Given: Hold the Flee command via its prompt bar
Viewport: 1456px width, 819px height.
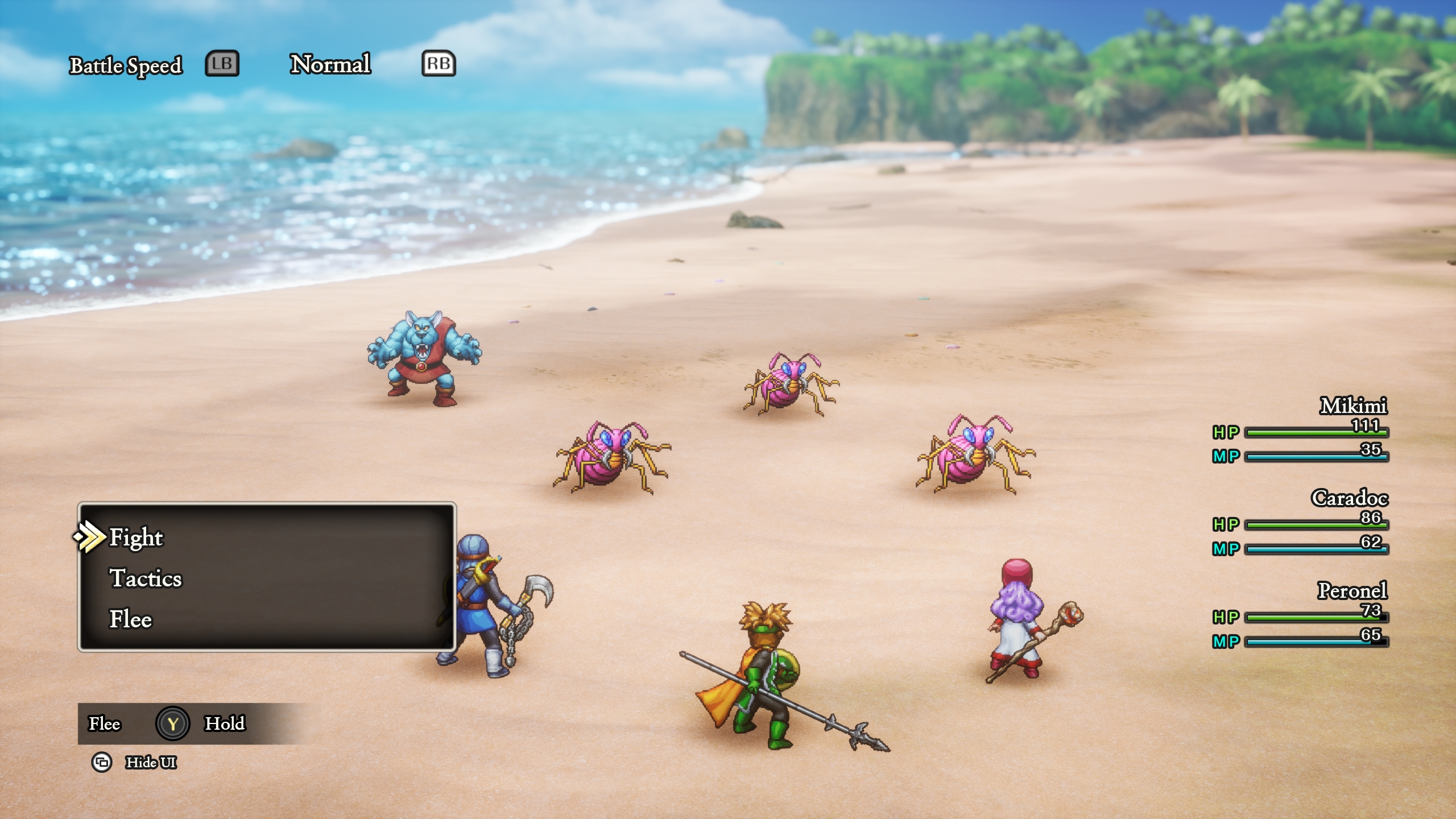Looking at the screenshot, I should coord(173,723).
